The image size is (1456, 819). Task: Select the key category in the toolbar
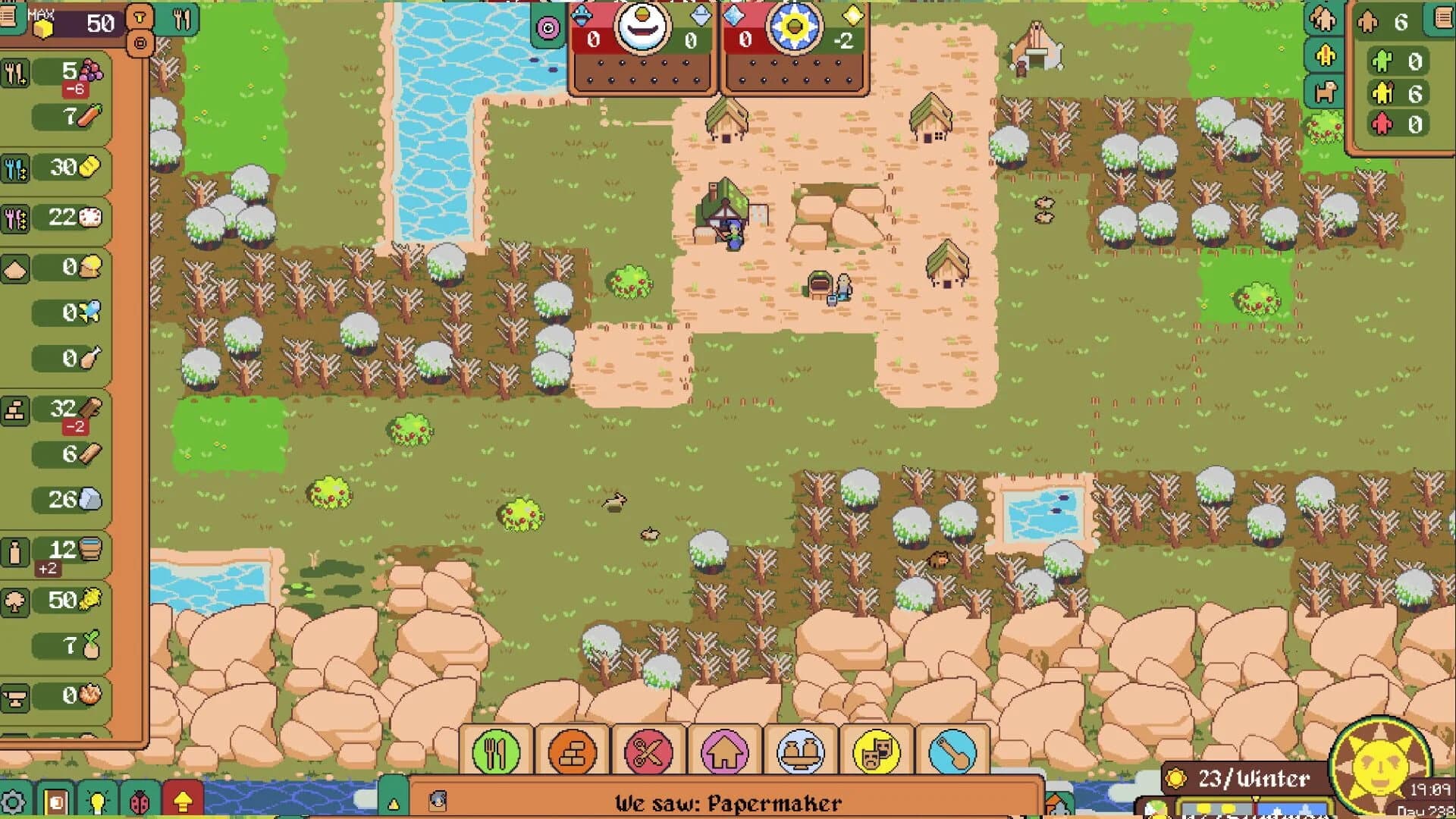[x=952, y=751]
